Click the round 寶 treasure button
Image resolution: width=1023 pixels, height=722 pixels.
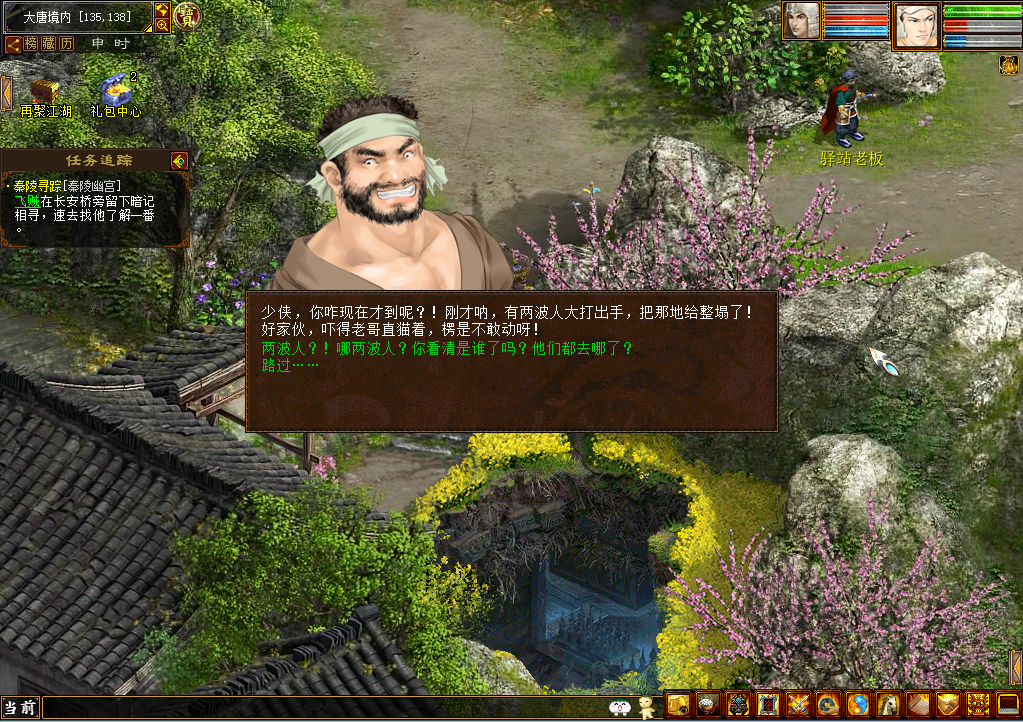(187, 16)
